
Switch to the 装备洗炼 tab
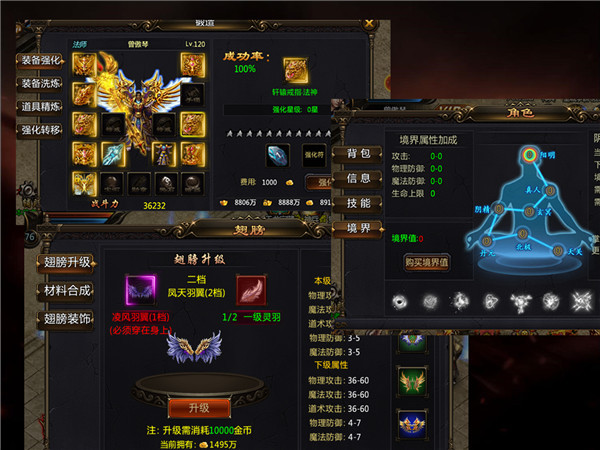point(41,83)
